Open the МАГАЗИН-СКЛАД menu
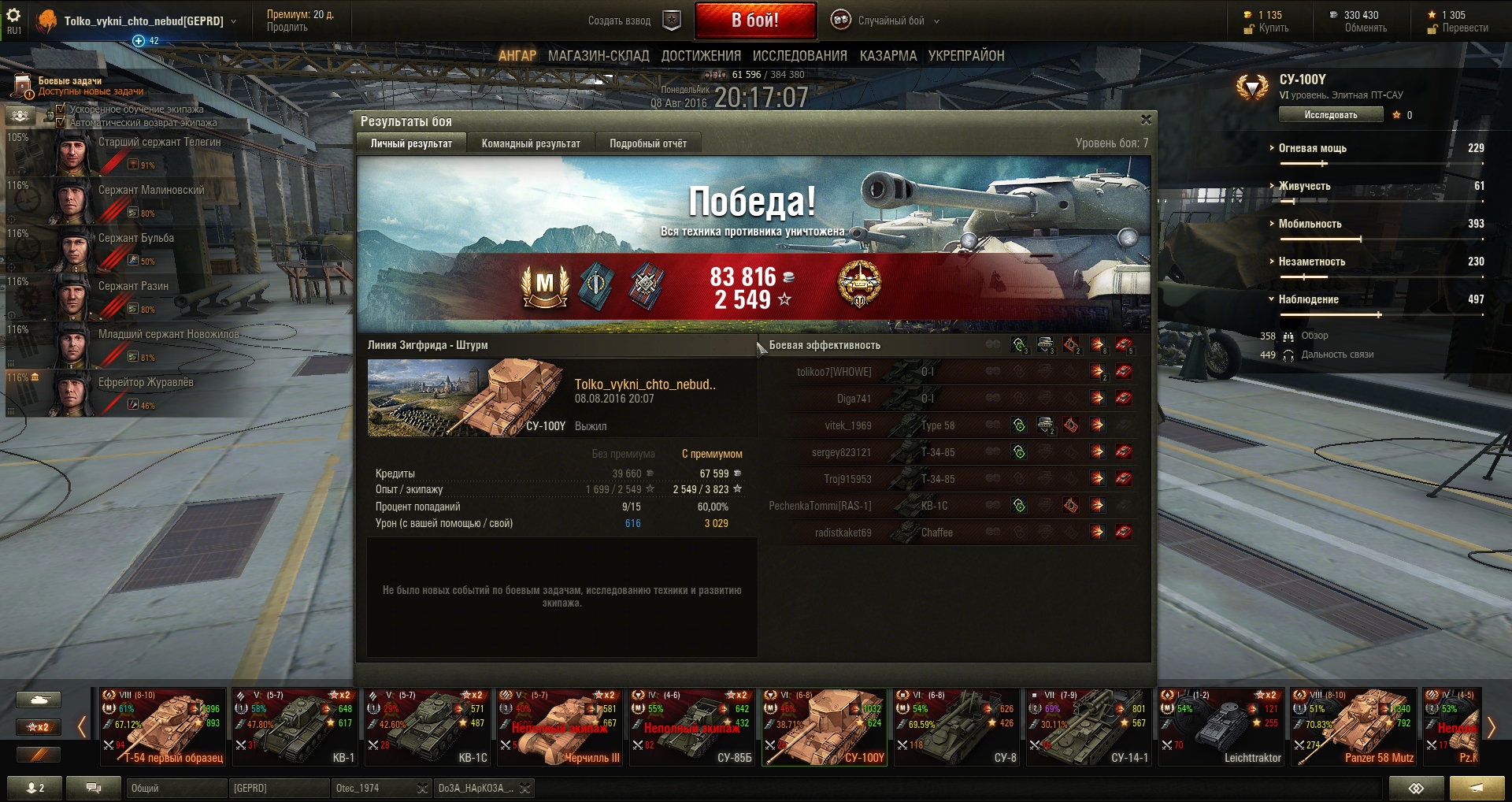The width and height of the screenshot is (1512, 802). pos(598,56)
